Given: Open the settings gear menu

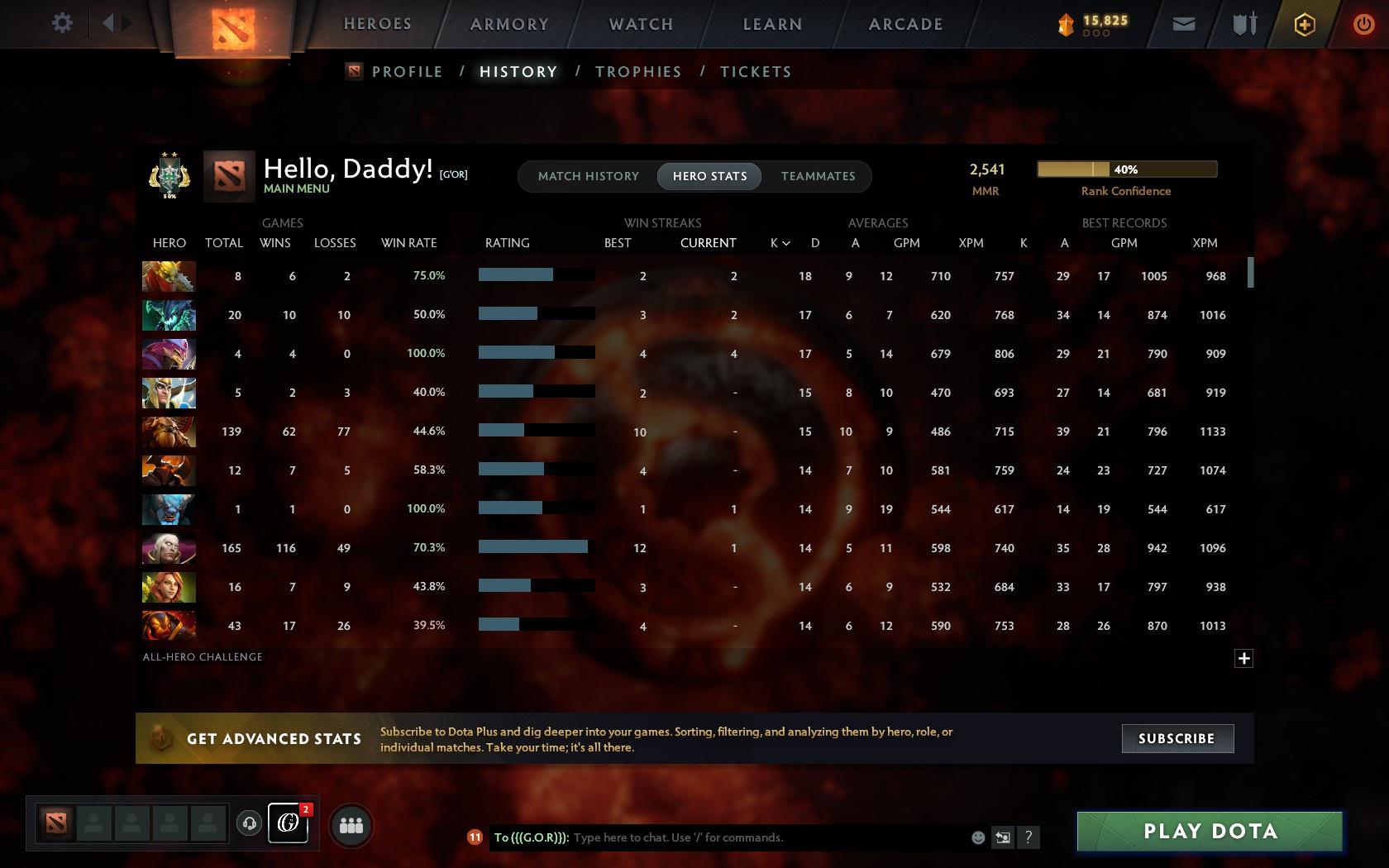Looking at the screenshot, I should click(60, 22).
